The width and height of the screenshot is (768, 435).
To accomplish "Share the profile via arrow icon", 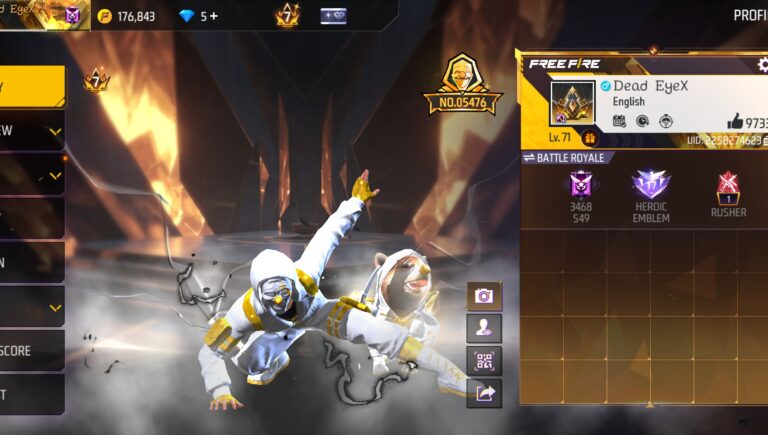I will pyautogui.click(x=484, y=393).
